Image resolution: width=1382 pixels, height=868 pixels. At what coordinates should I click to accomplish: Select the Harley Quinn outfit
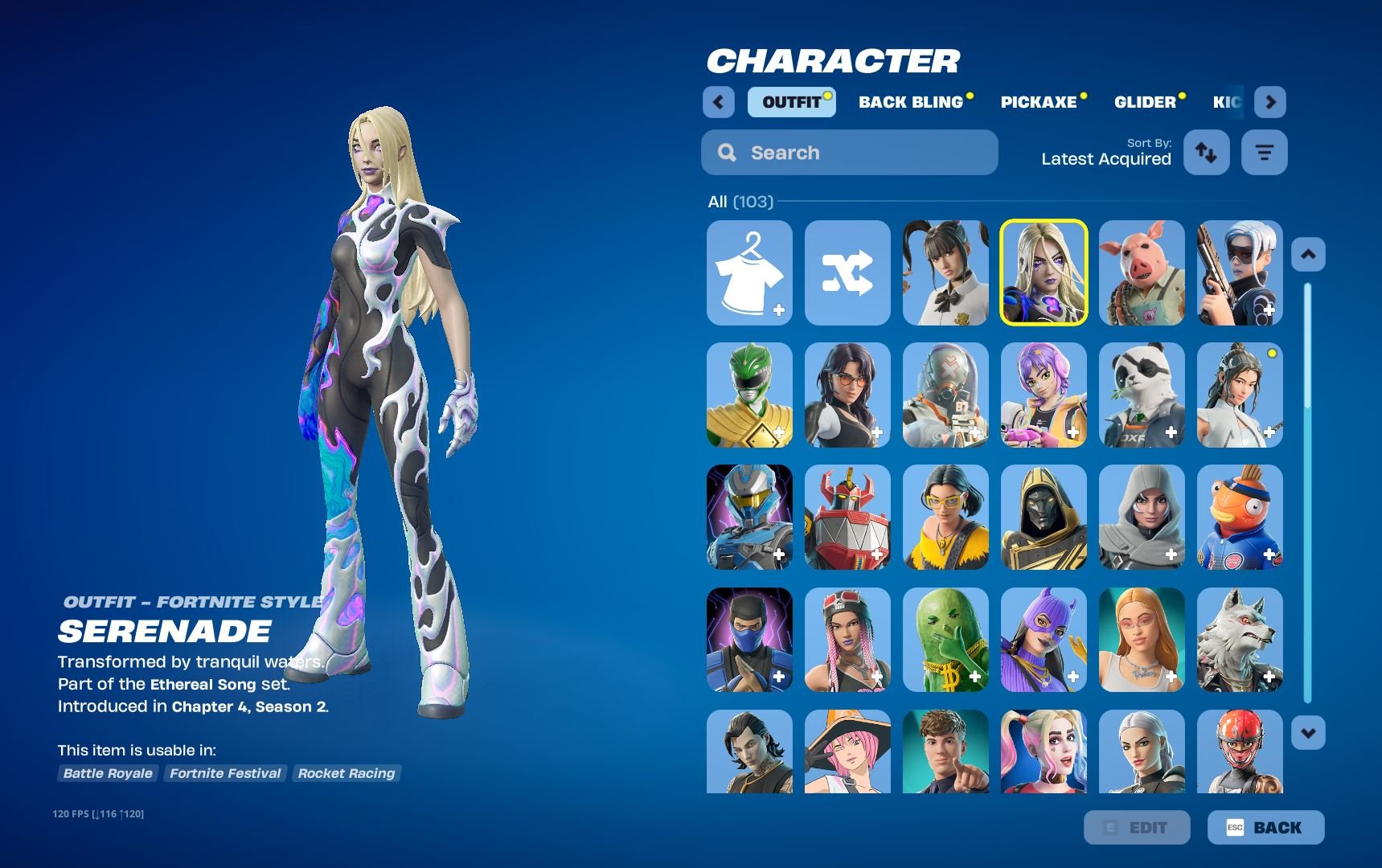1043,755
